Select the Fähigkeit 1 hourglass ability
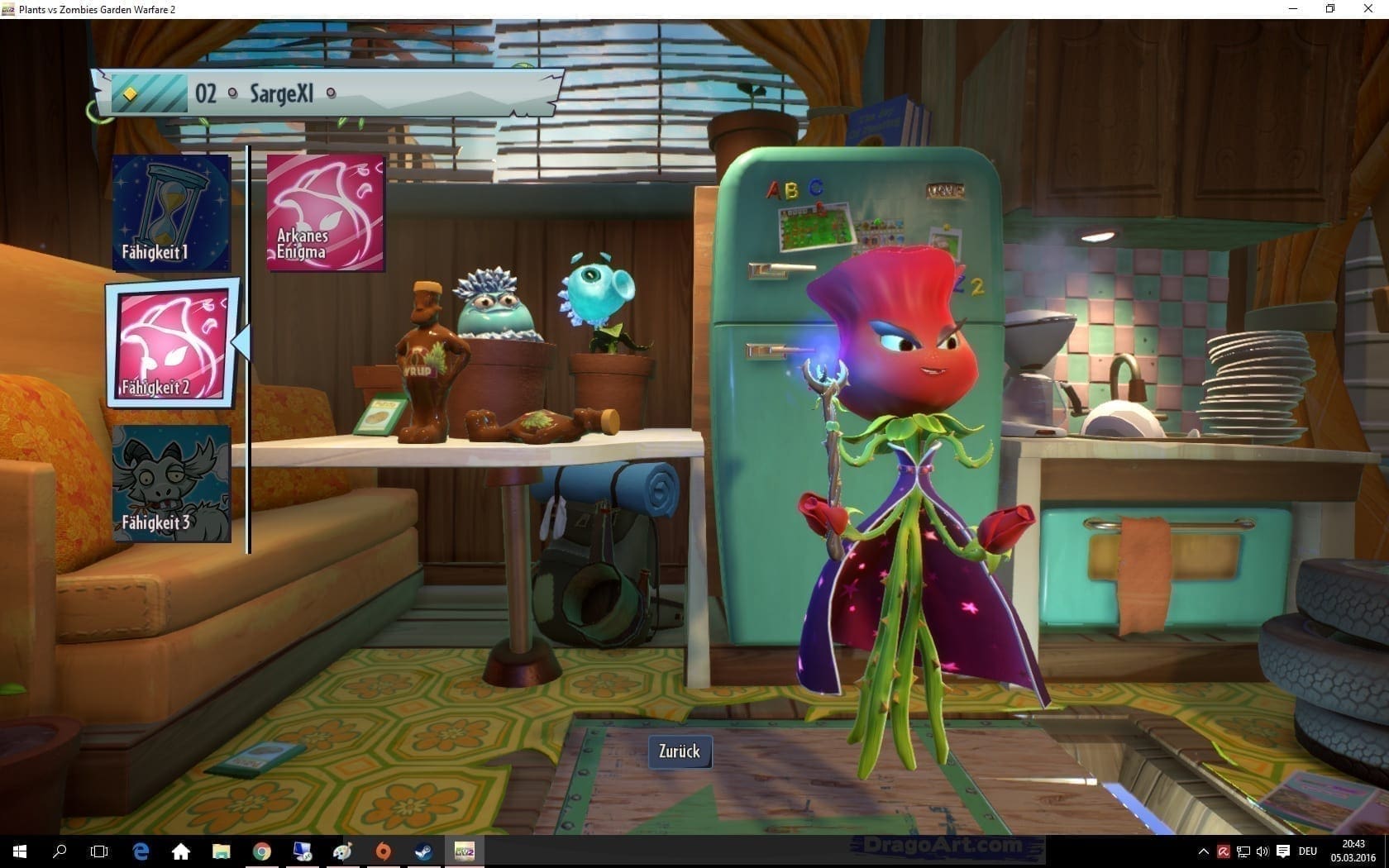 click(172, 213)
